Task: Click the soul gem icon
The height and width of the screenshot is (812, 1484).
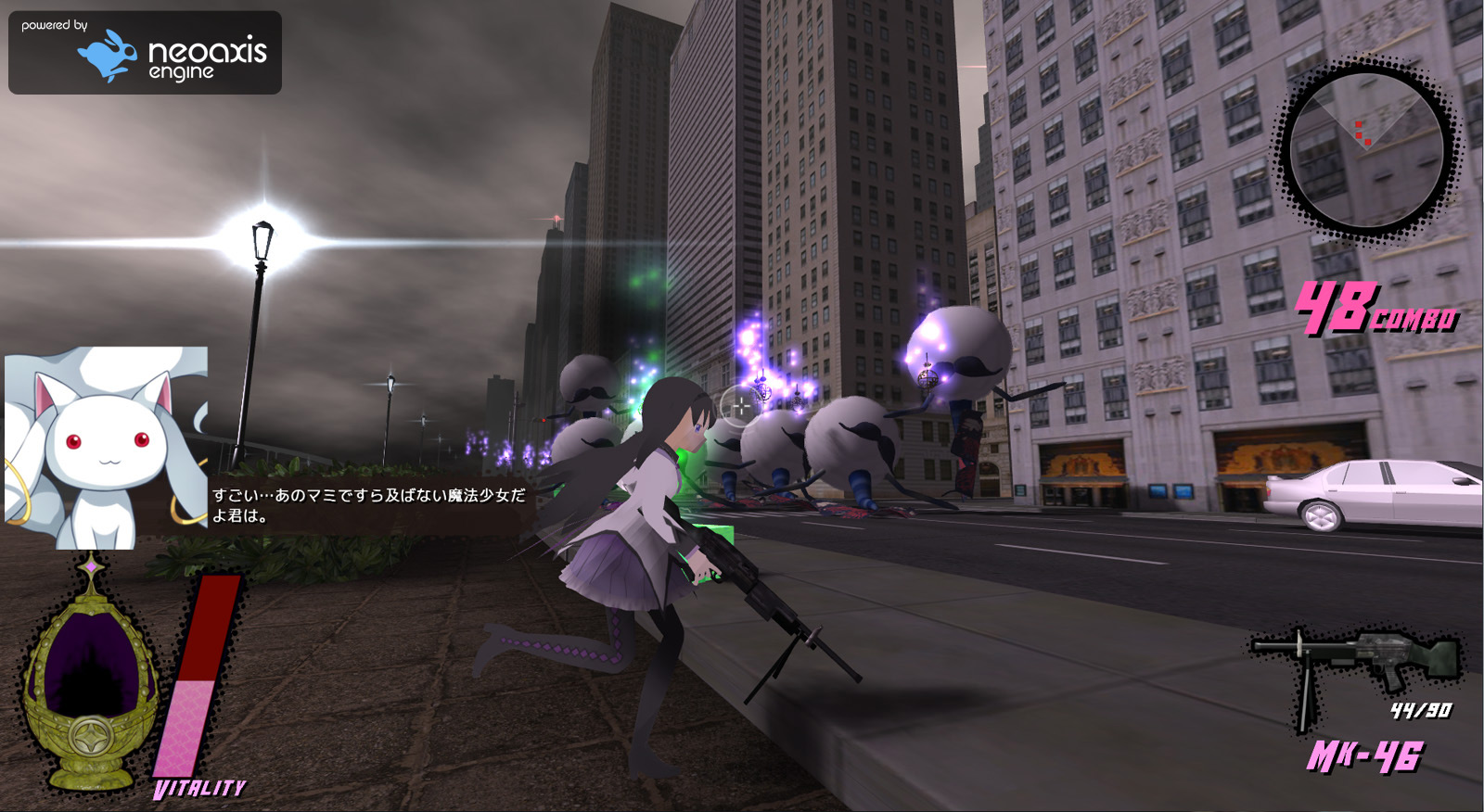Action: 89,677
